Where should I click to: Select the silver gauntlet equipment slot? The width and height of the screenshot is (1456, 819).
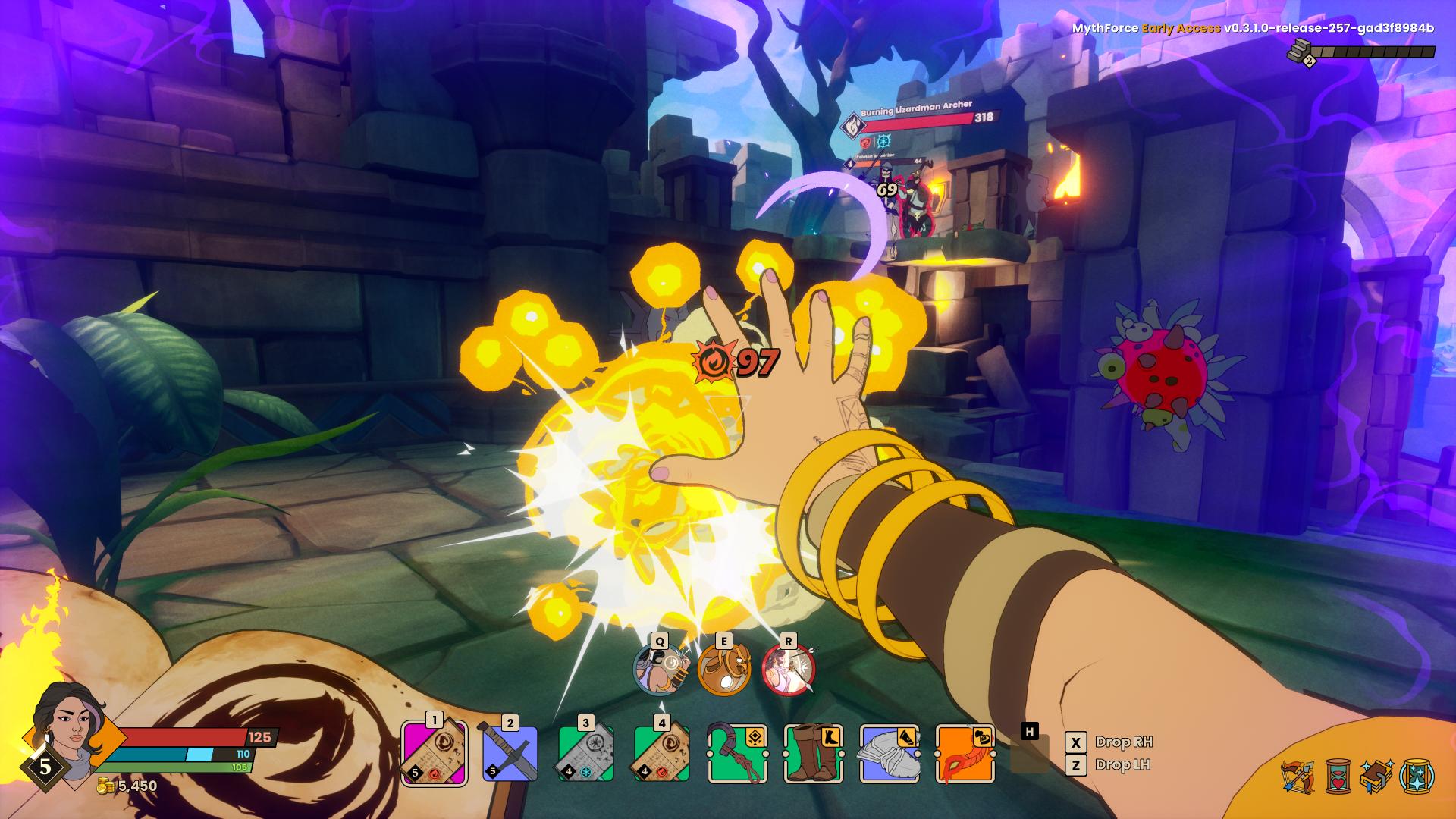click(889, 754)
